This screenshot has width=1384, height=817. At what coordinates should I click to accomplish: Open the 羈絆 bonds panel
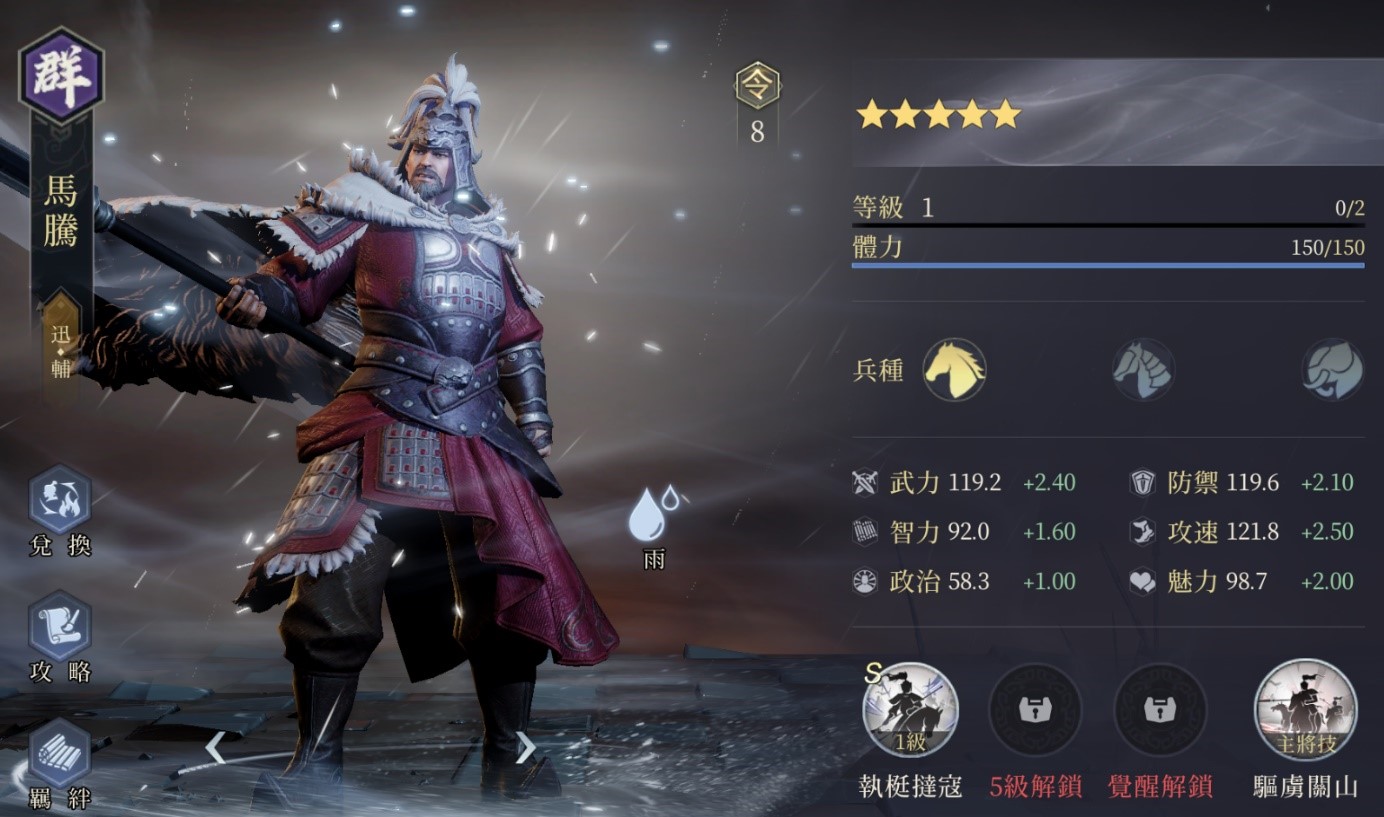click(x=60, y=753)
